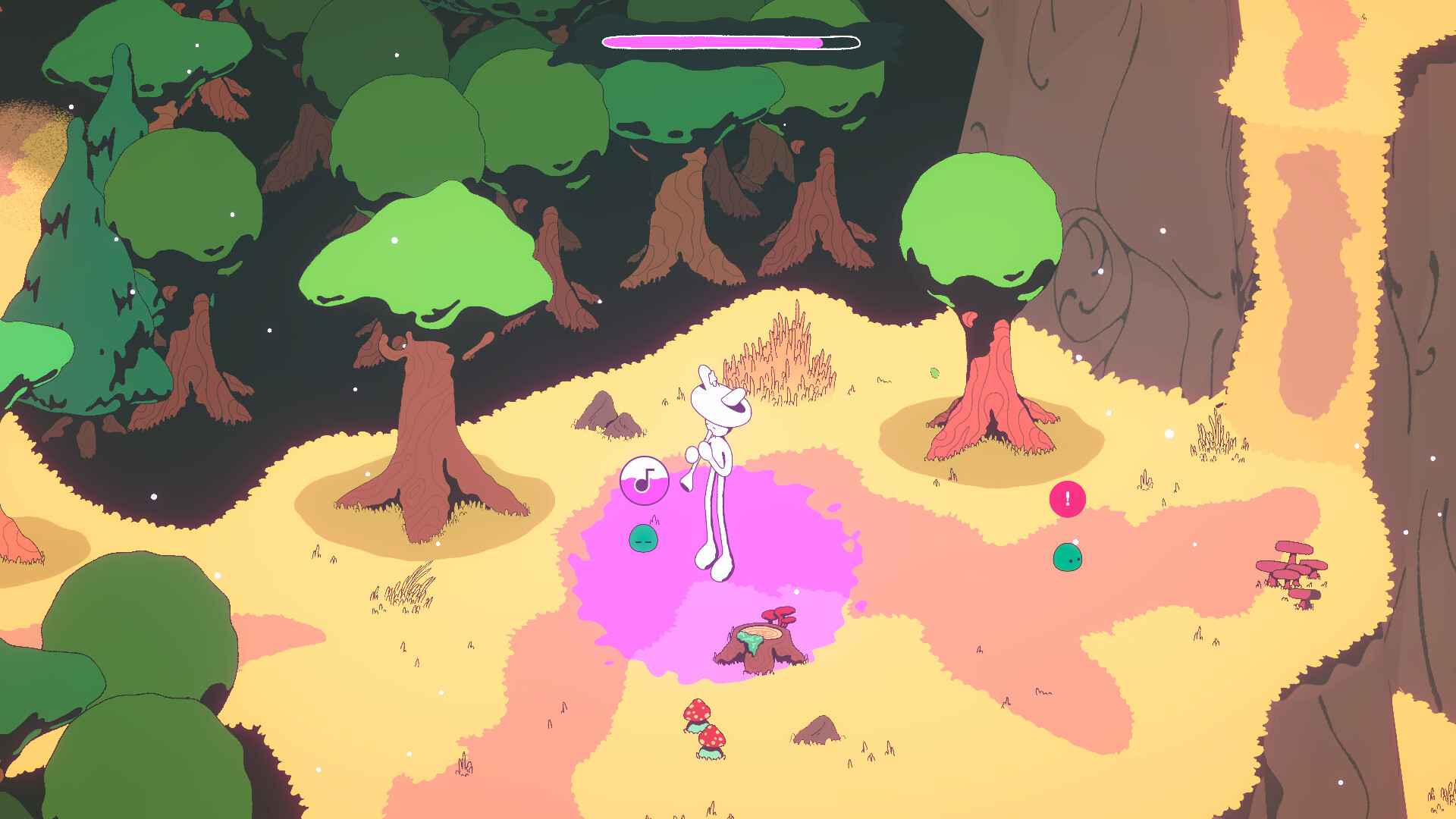Click the empty end of the progress bar

pos(842,42)
